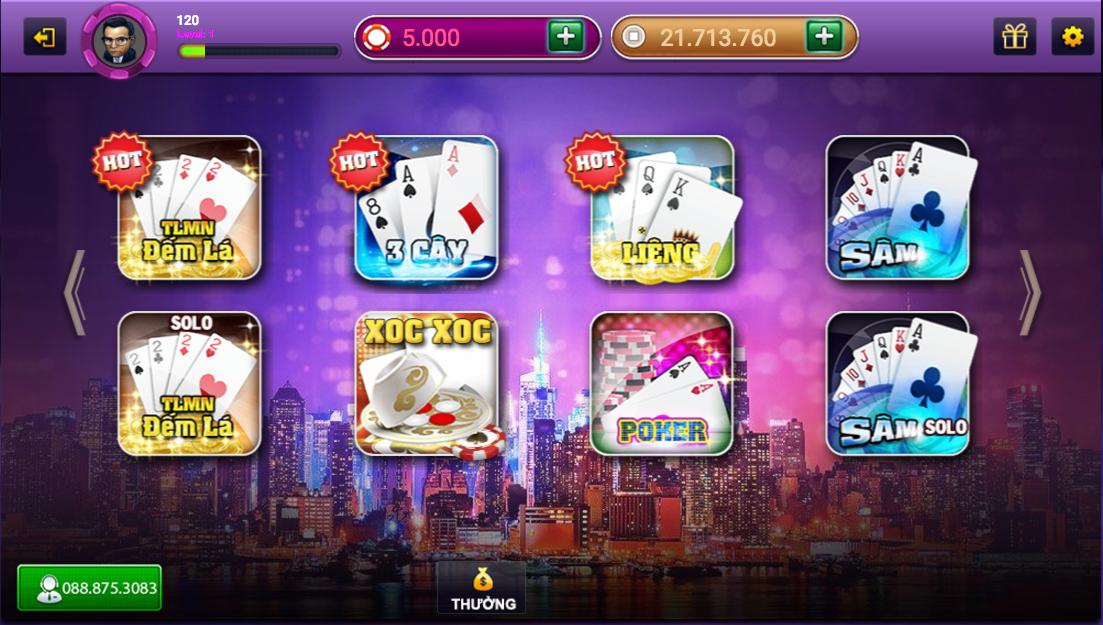The image size is (1103, 625).
Task: Open the gear settings menu
Action: [x=1072, y=37]
